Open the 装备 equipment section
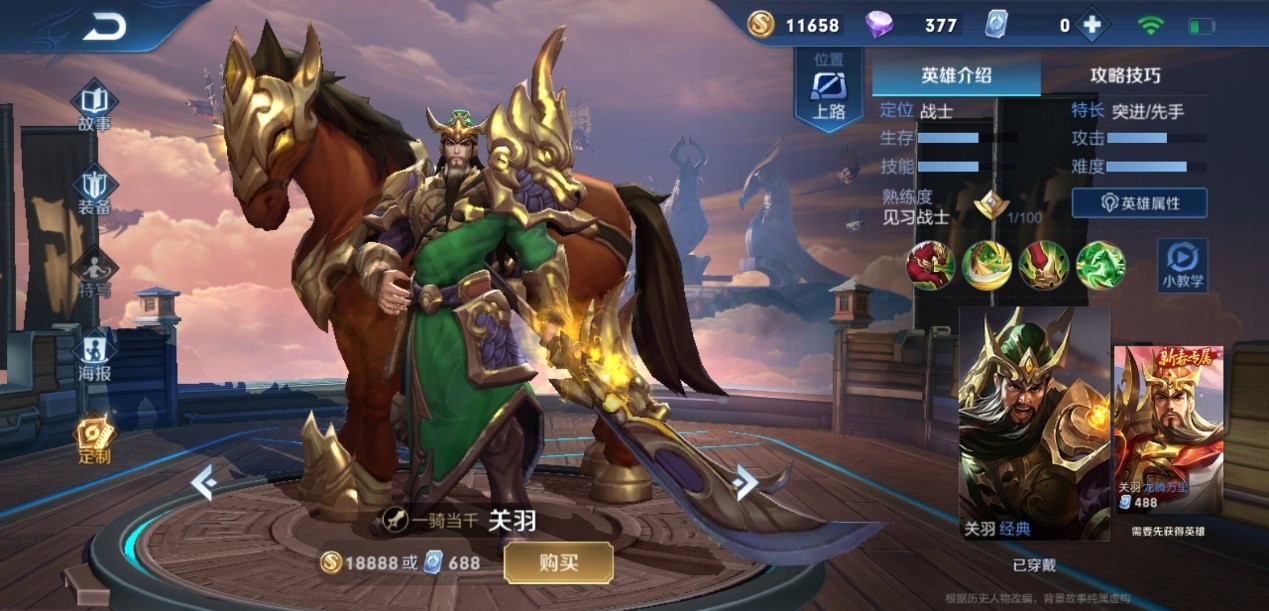The height and width of the screenshot is (611, 1269). click(95, 192)
